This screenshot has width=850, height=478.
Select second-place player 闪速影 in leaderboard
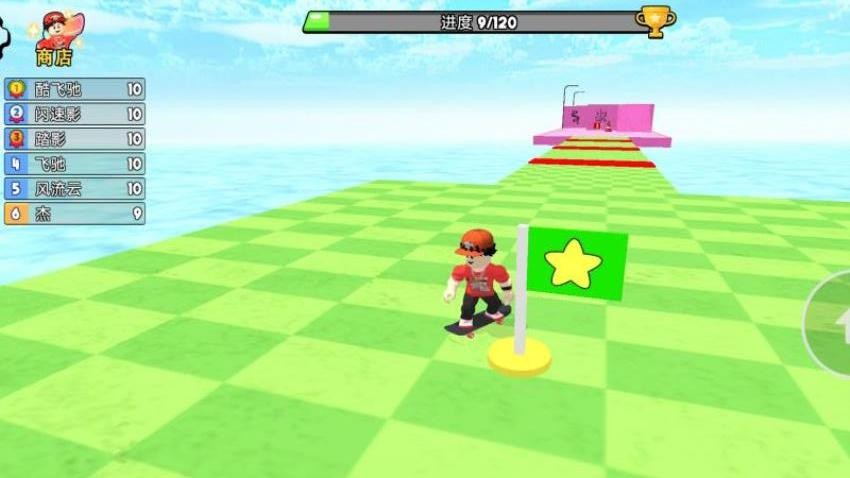[75, 114]
